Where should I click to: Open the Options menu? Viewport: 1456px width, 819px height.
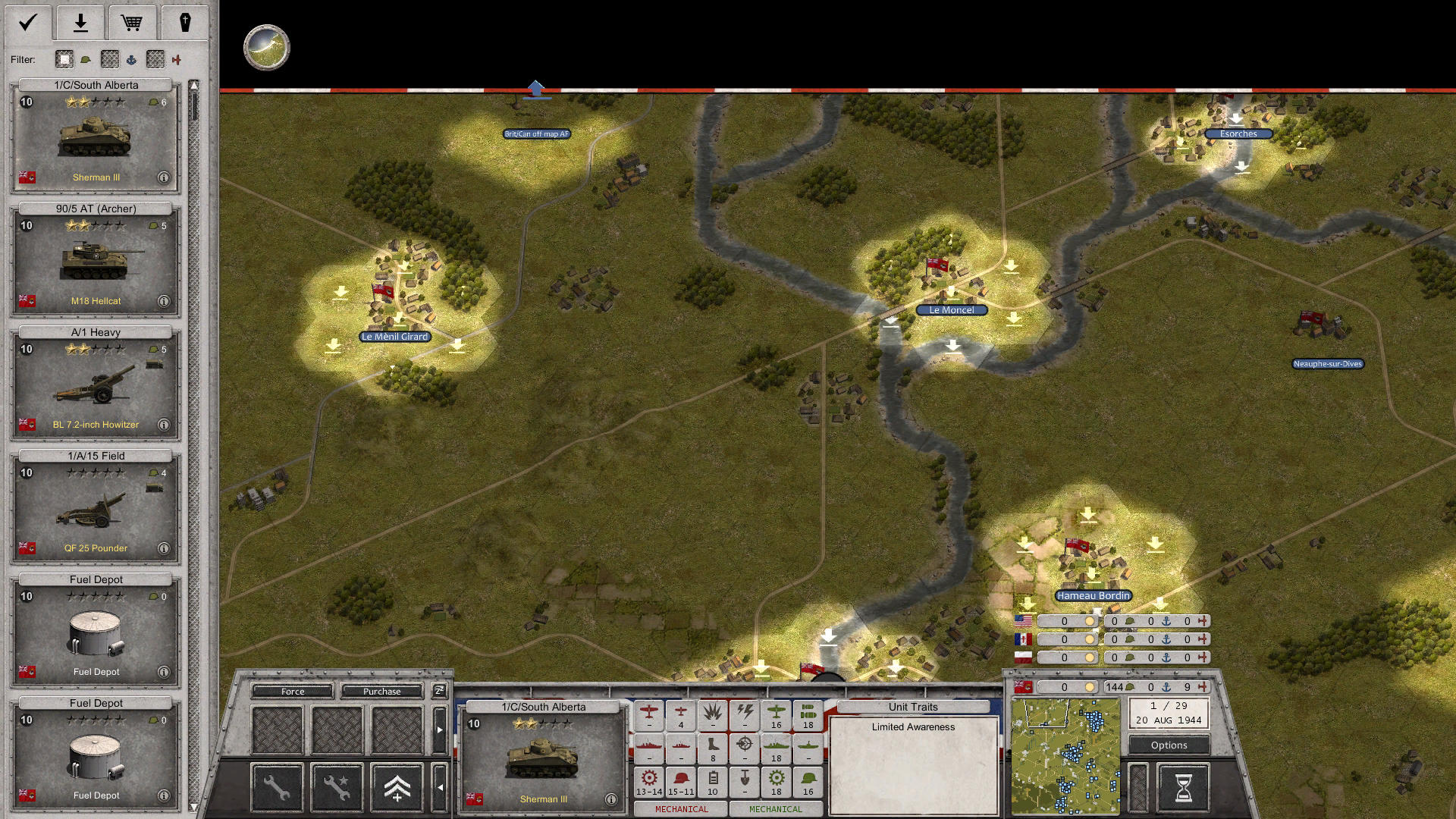pos(1168,745)
